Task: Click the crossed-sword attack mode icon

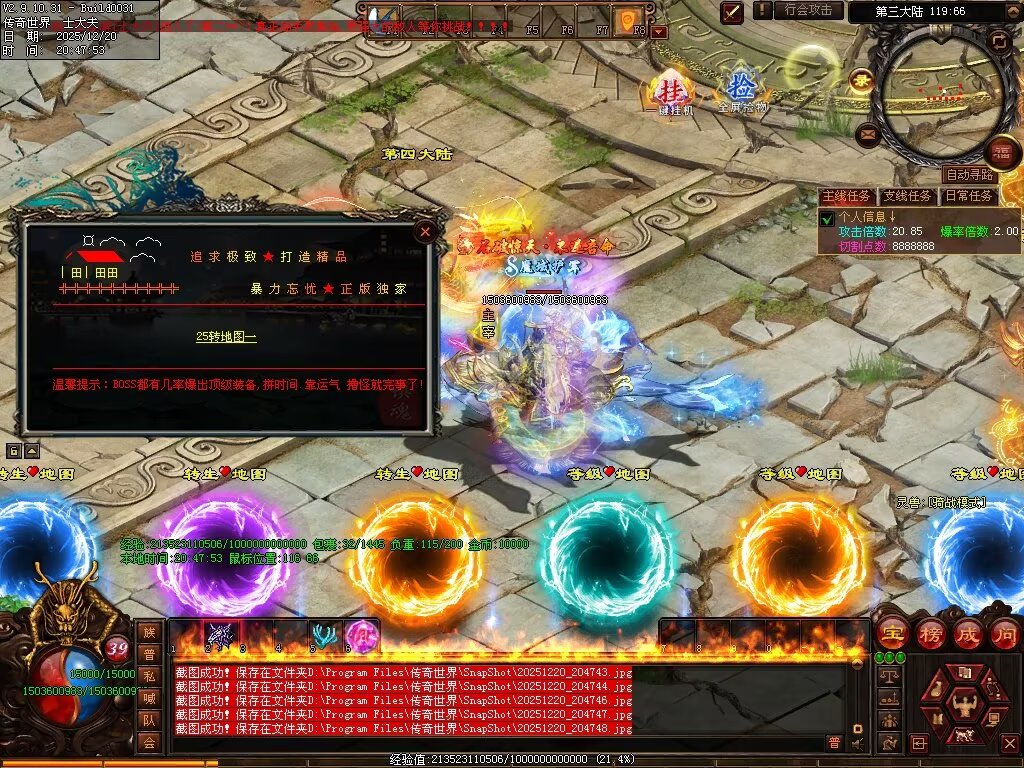Action: coord(733,11)
